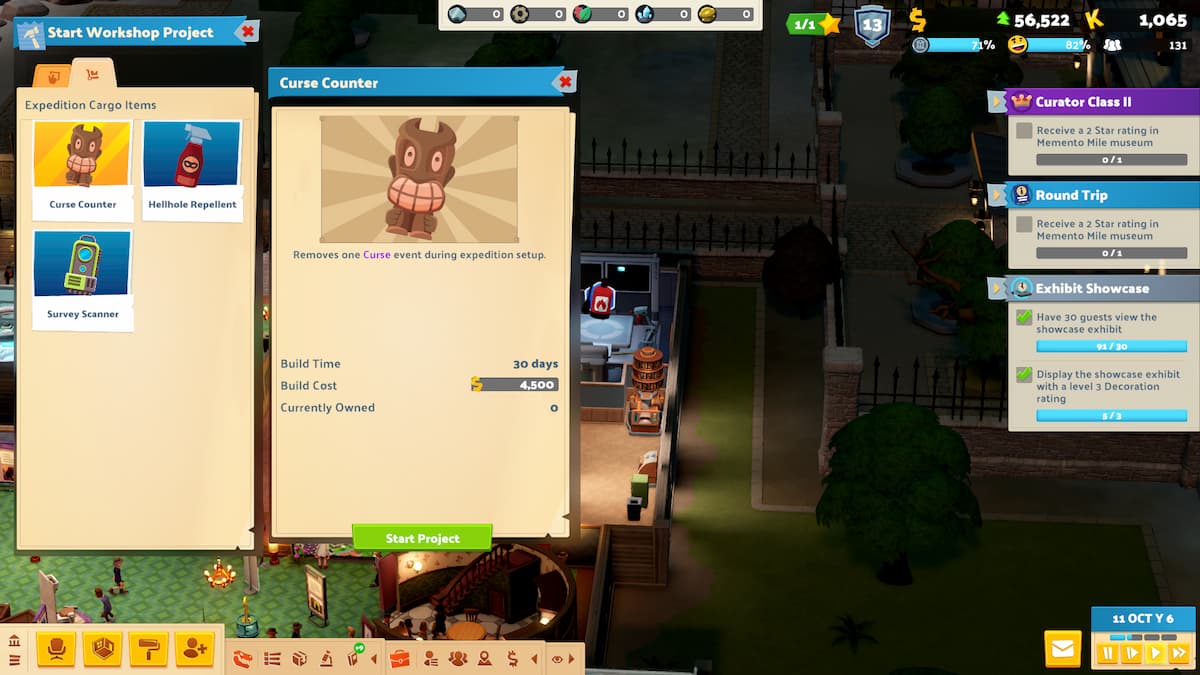Image resolution: width=1200 pixels, height=675 pixels.
Task: Open the room building menu
Action: click(x=102, y=650)
